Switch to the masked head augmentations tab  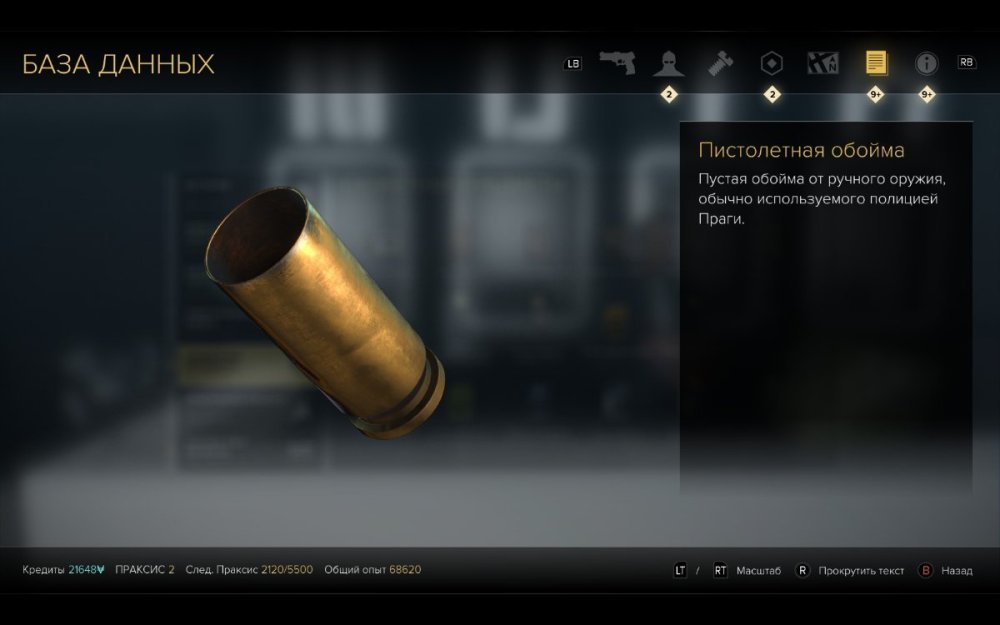(x=668, y=64)
